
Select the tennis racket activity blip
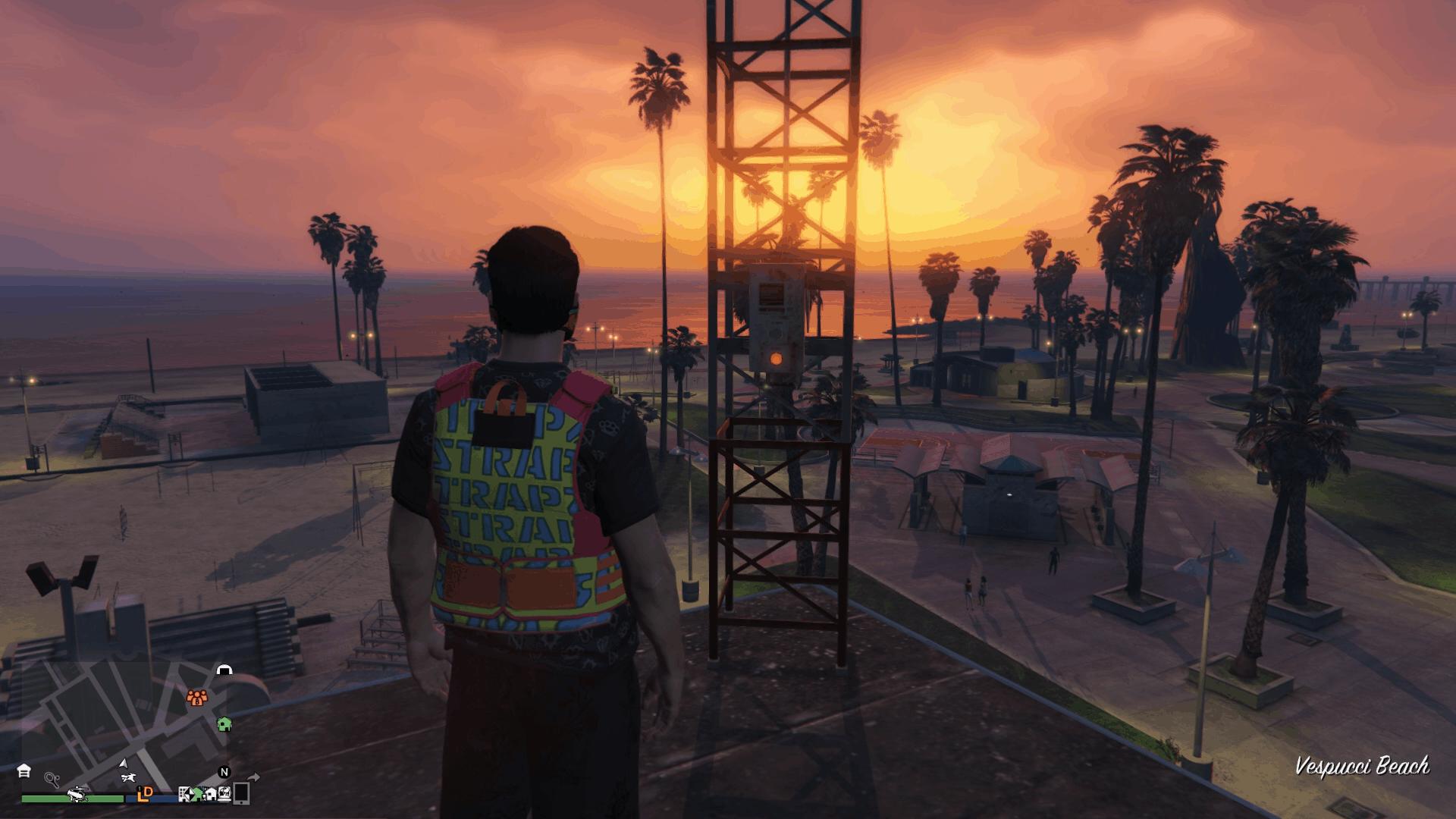tap(52, 778)
